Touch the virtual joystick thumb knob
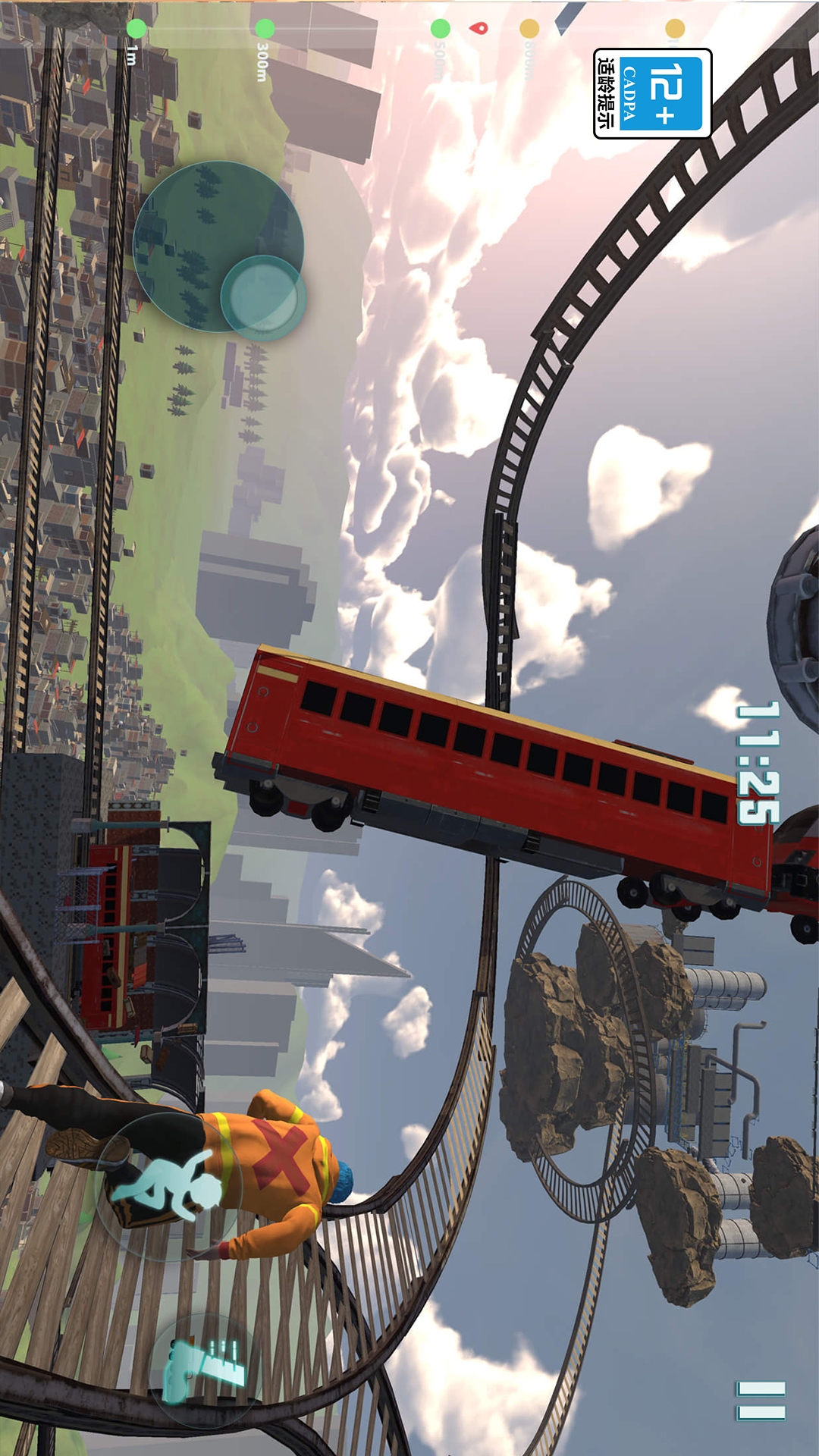The height and width of the screenshot is (1456, 819). pos(263,297)
